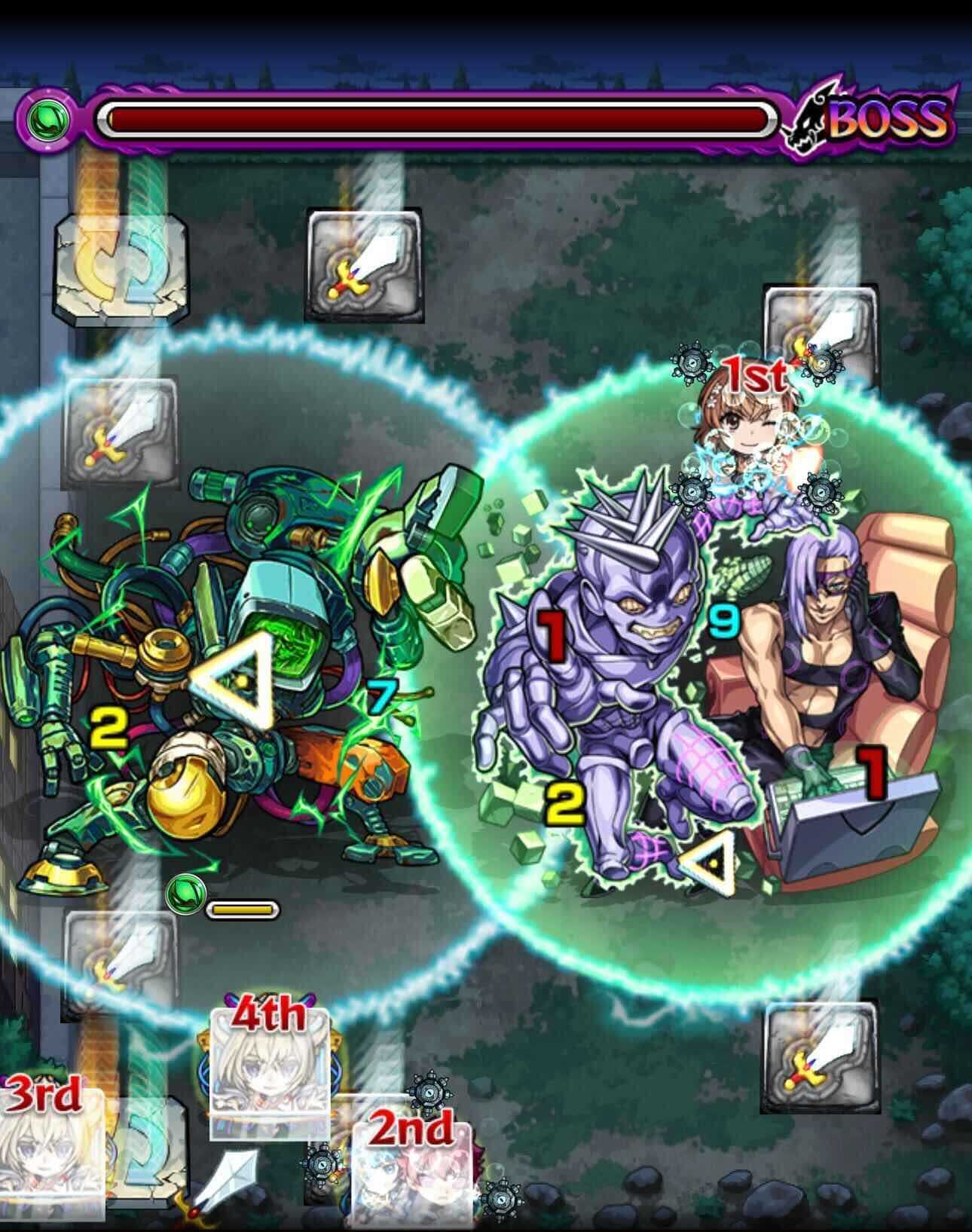Click the sword panel on the upper-right edge
The image size is (972, 1232).
[818, 332]
